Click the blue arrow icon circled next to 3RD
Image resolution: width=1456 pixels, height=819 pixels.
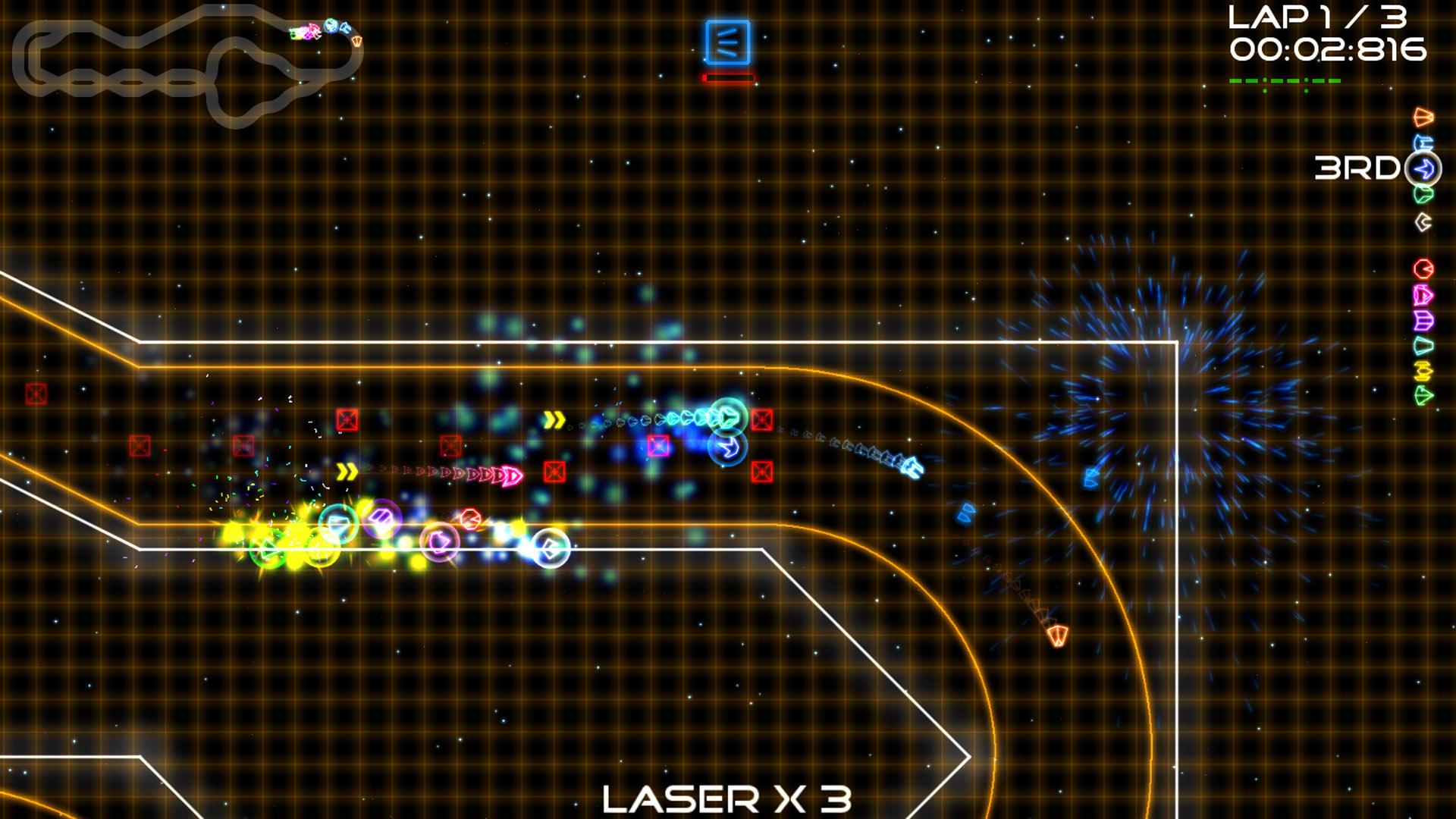[1422, 168]
